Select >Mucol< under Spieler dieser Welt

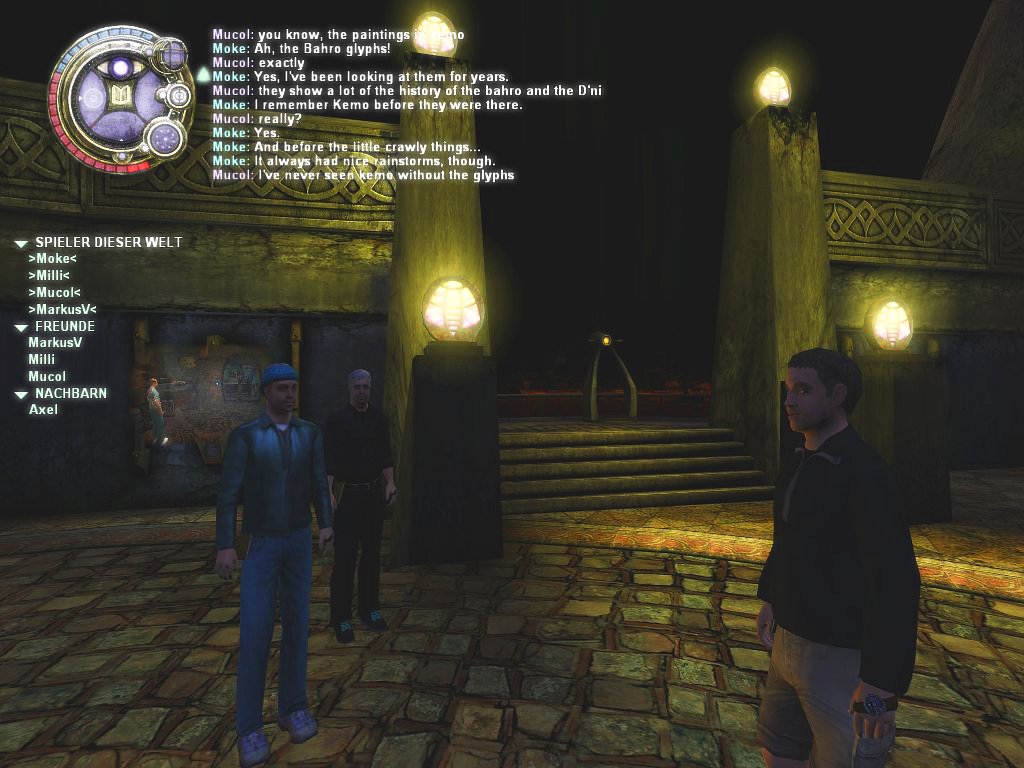click(x=55, y=293)
